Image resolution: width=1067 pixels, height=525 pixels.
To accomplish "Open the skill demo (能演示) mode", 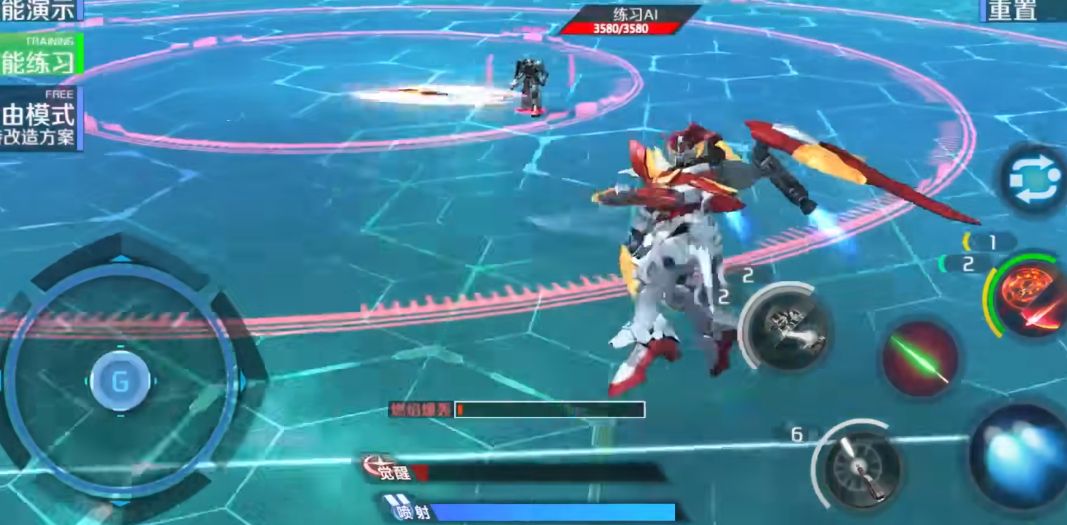I will (x=38, y=10).
